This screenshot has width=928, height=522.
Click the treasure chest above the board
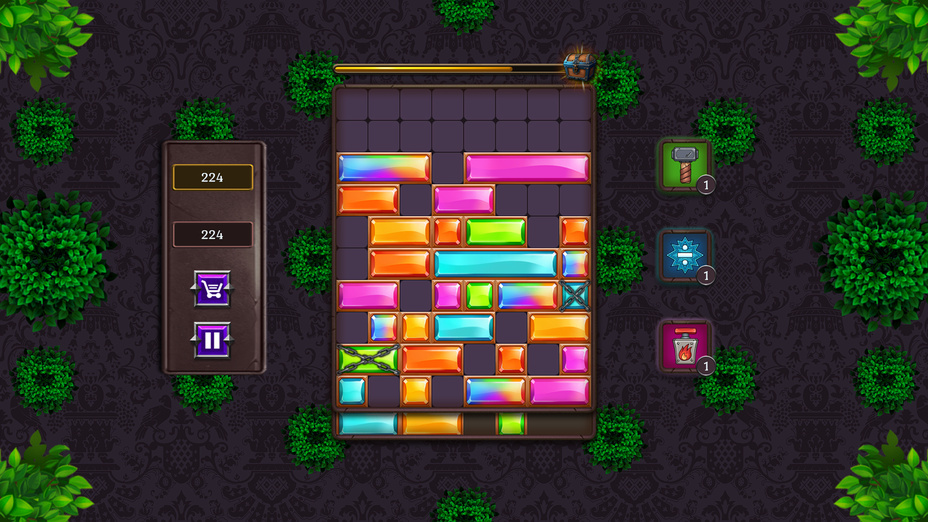[x=579, y=66]
